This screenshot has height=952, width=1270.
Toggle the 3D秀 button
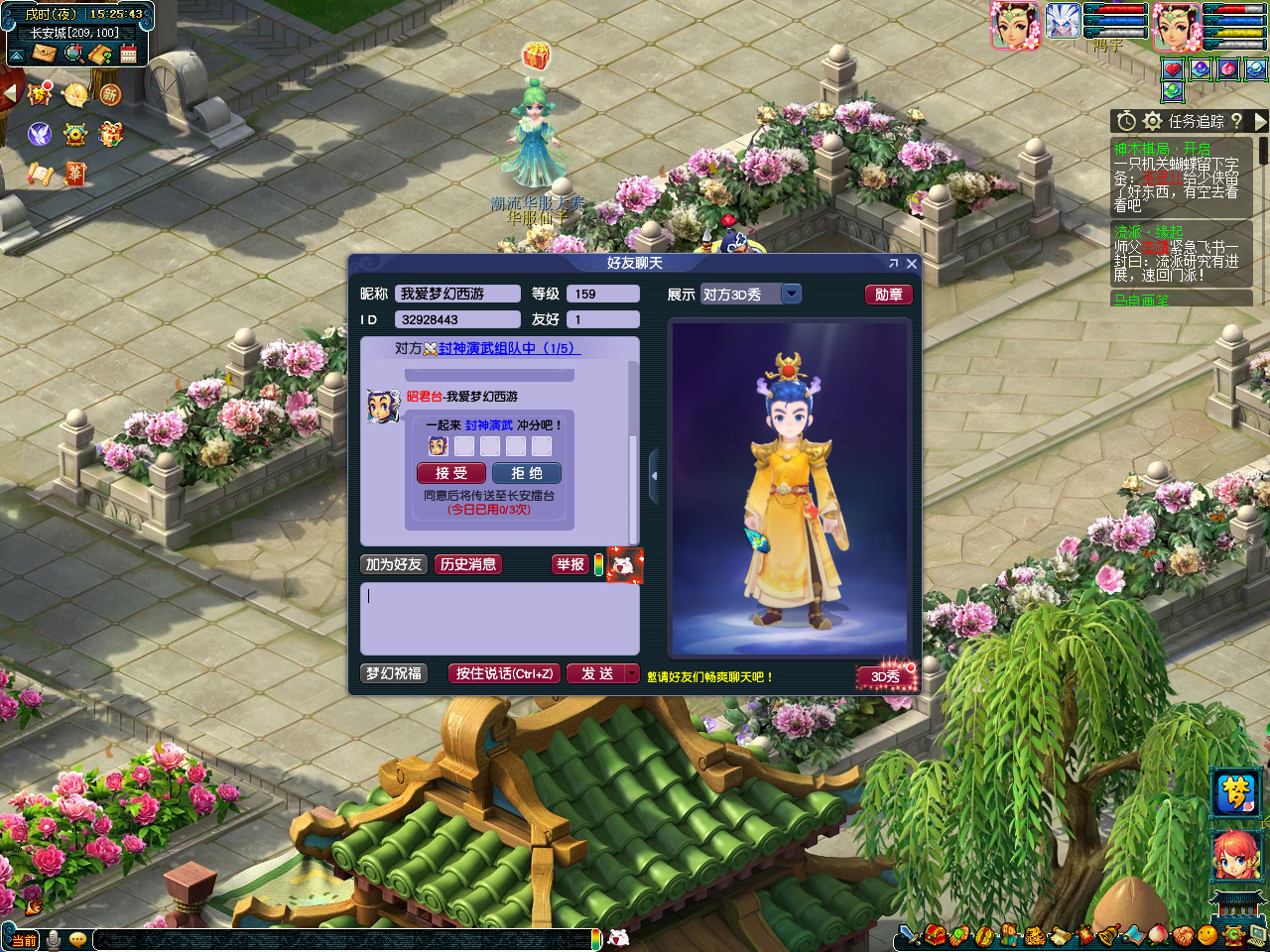tap(886, 676)
